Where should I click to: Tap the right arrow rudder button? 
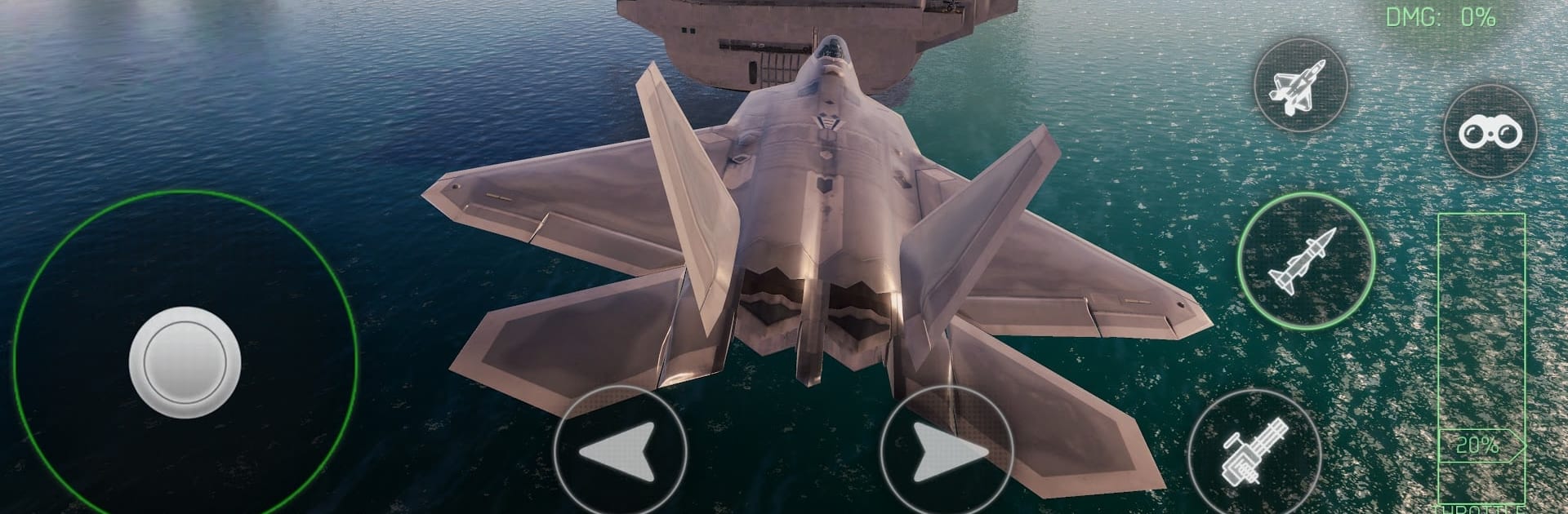click(947, 452)
